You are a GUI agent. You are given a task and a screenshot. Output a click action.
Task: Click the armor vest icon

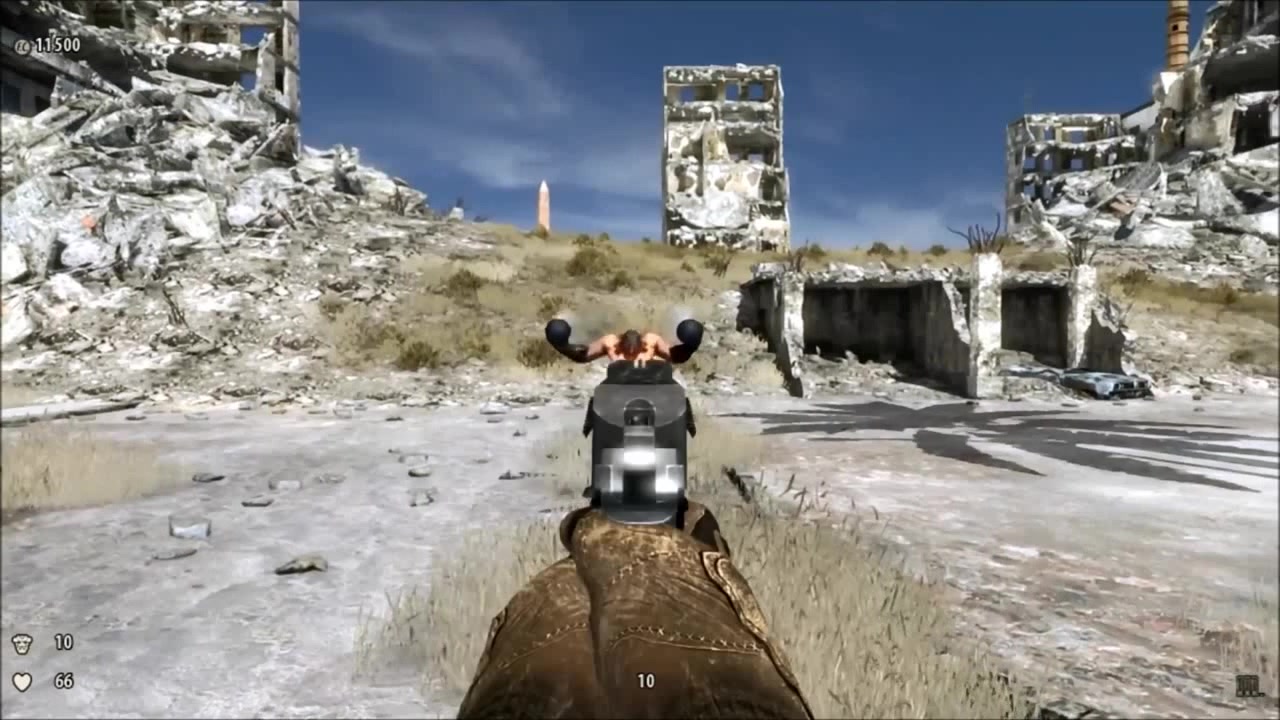pyautogui.click(x=22, y=643)
